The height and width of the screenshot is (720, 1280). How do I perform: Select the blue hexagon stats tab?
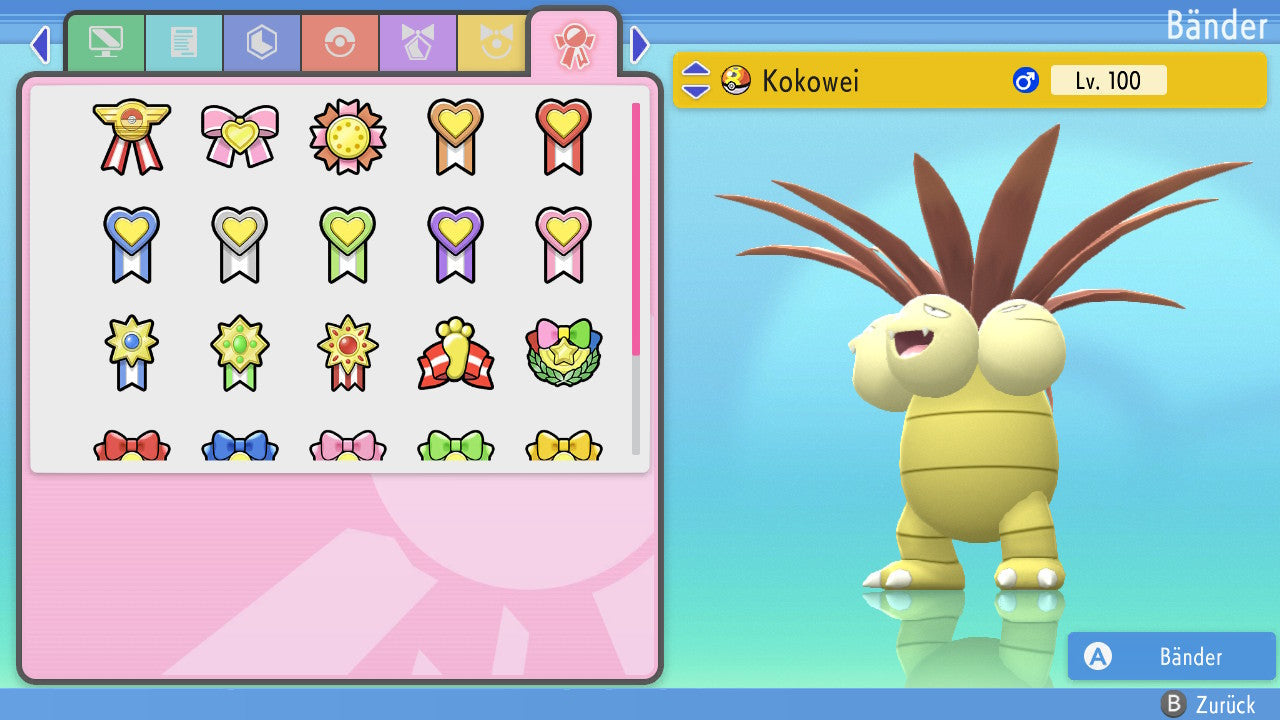tap(262, 43)
